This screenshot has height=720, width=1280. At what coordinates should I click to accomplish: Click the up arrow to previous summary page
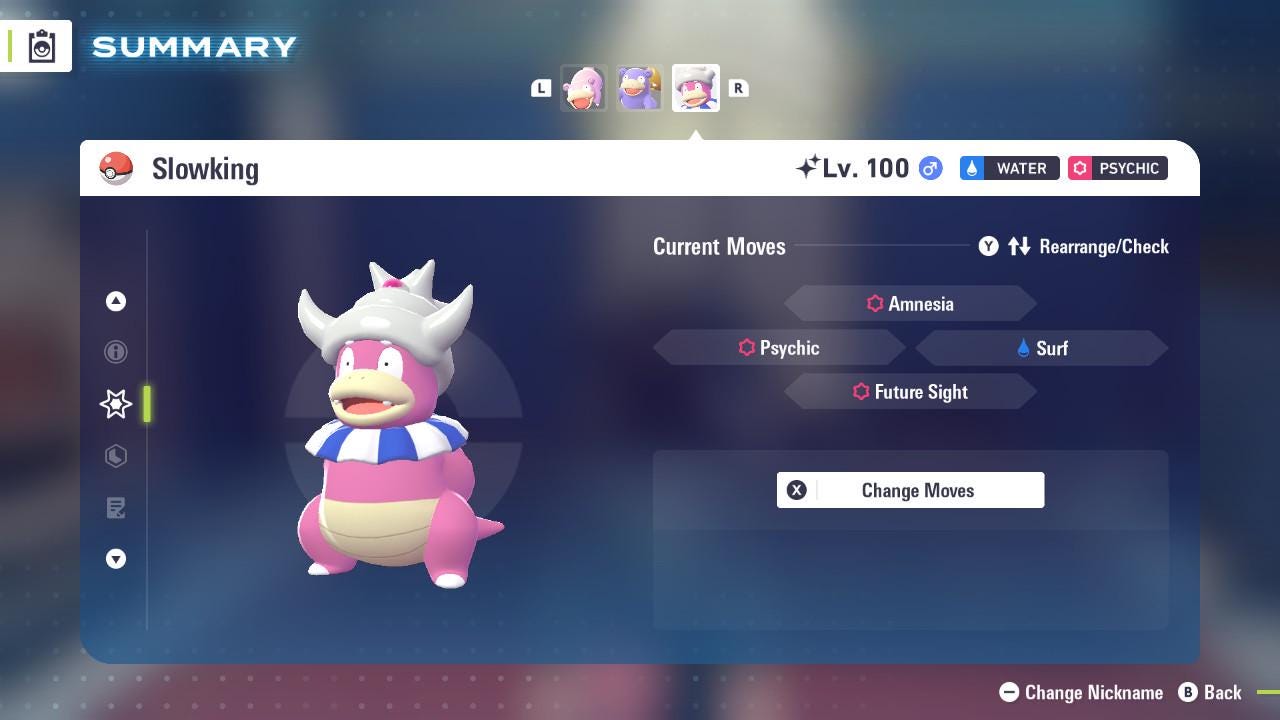[116, 301]
